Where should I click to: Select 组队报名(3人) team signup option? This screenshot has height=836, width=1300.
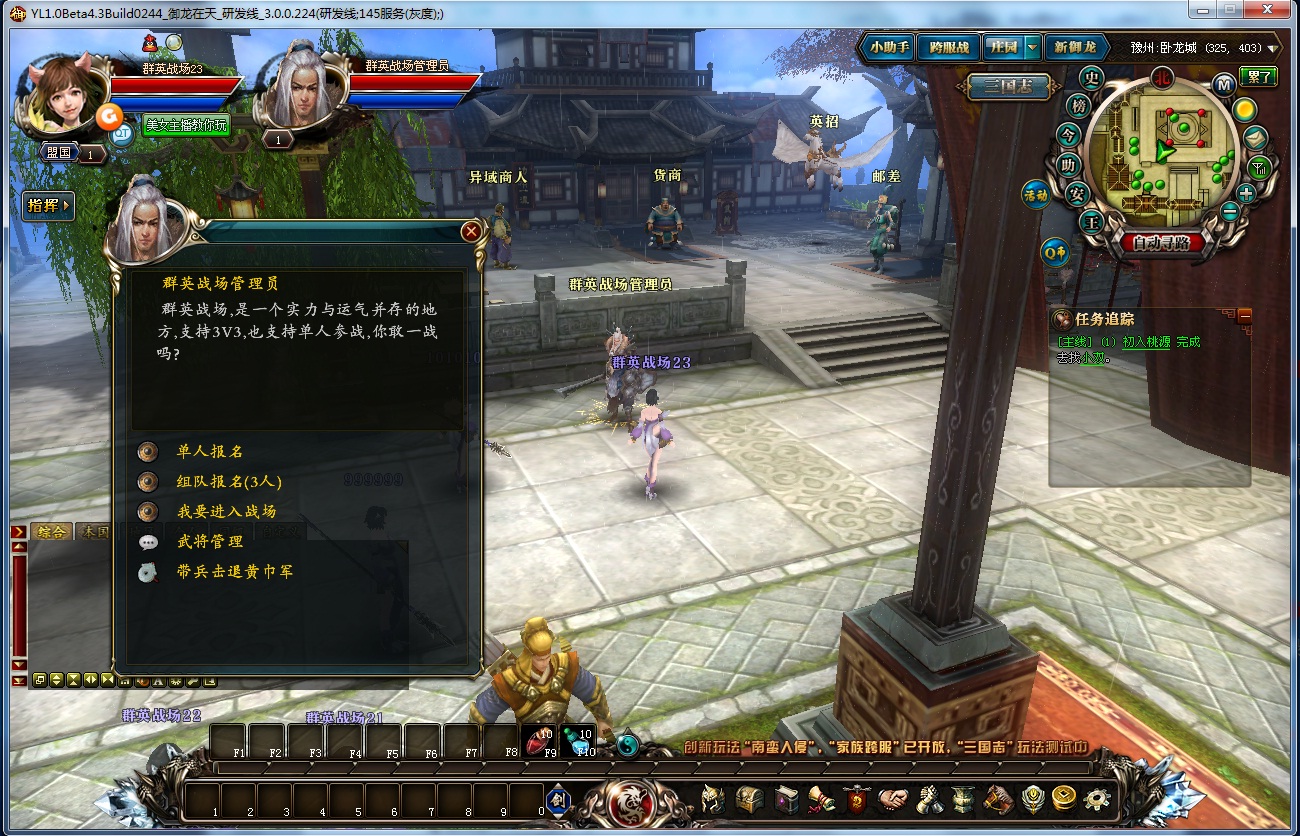(x=229, y=482)
